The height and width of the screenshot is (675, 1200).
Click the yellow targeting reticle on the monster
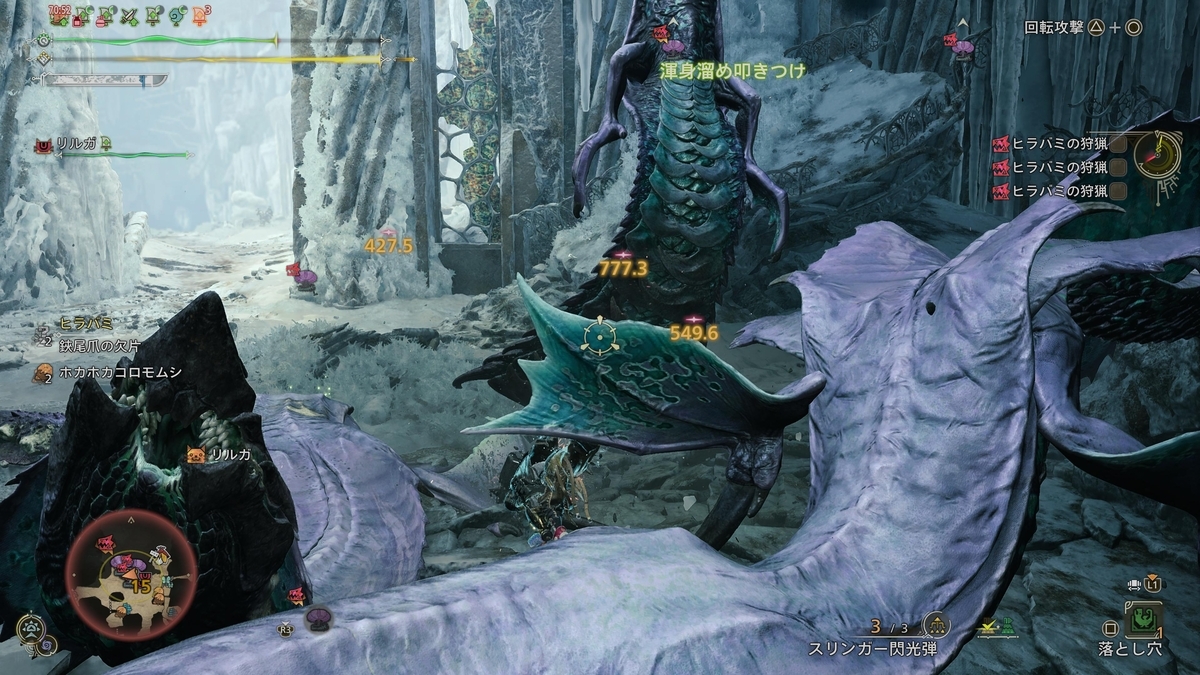pyautogui.click(x=599, y=335)
